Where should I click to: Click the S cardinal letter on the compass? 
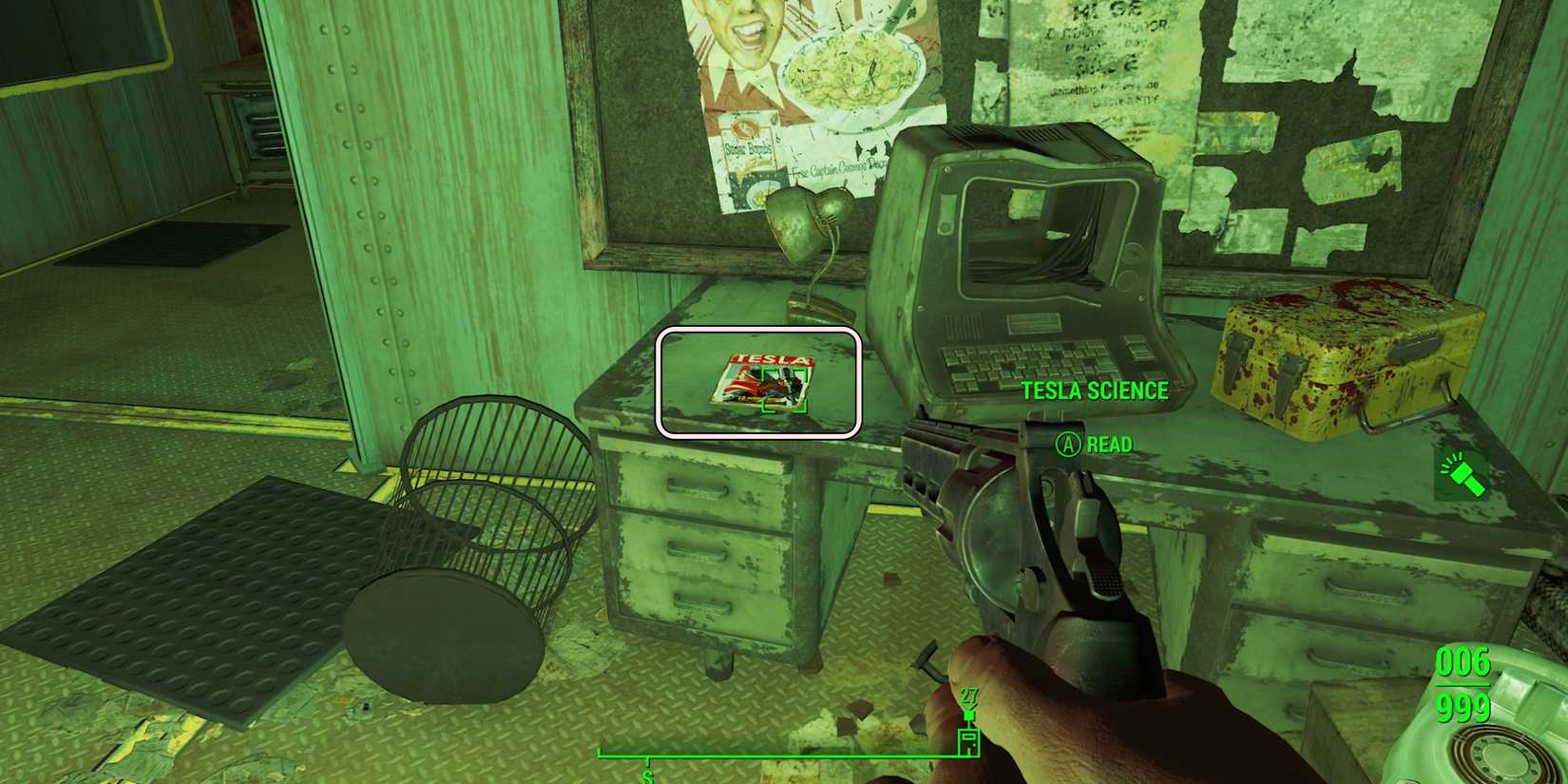pyautogui.click(x=649, y=776)
